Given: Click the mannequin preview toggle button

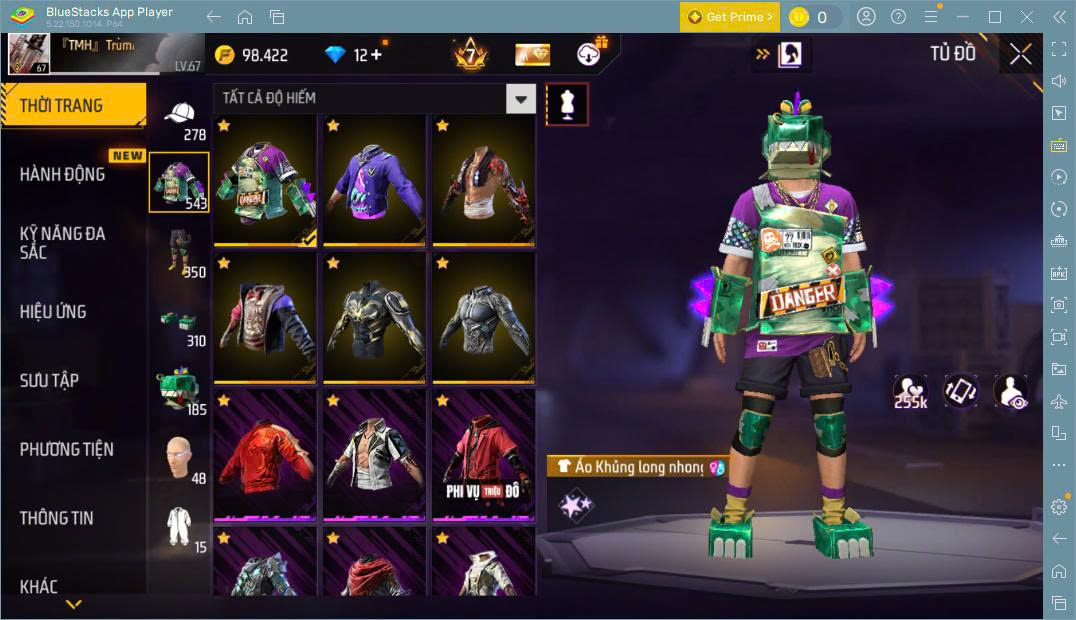Looking at the screenshot, I should click(x=567, y=104).
